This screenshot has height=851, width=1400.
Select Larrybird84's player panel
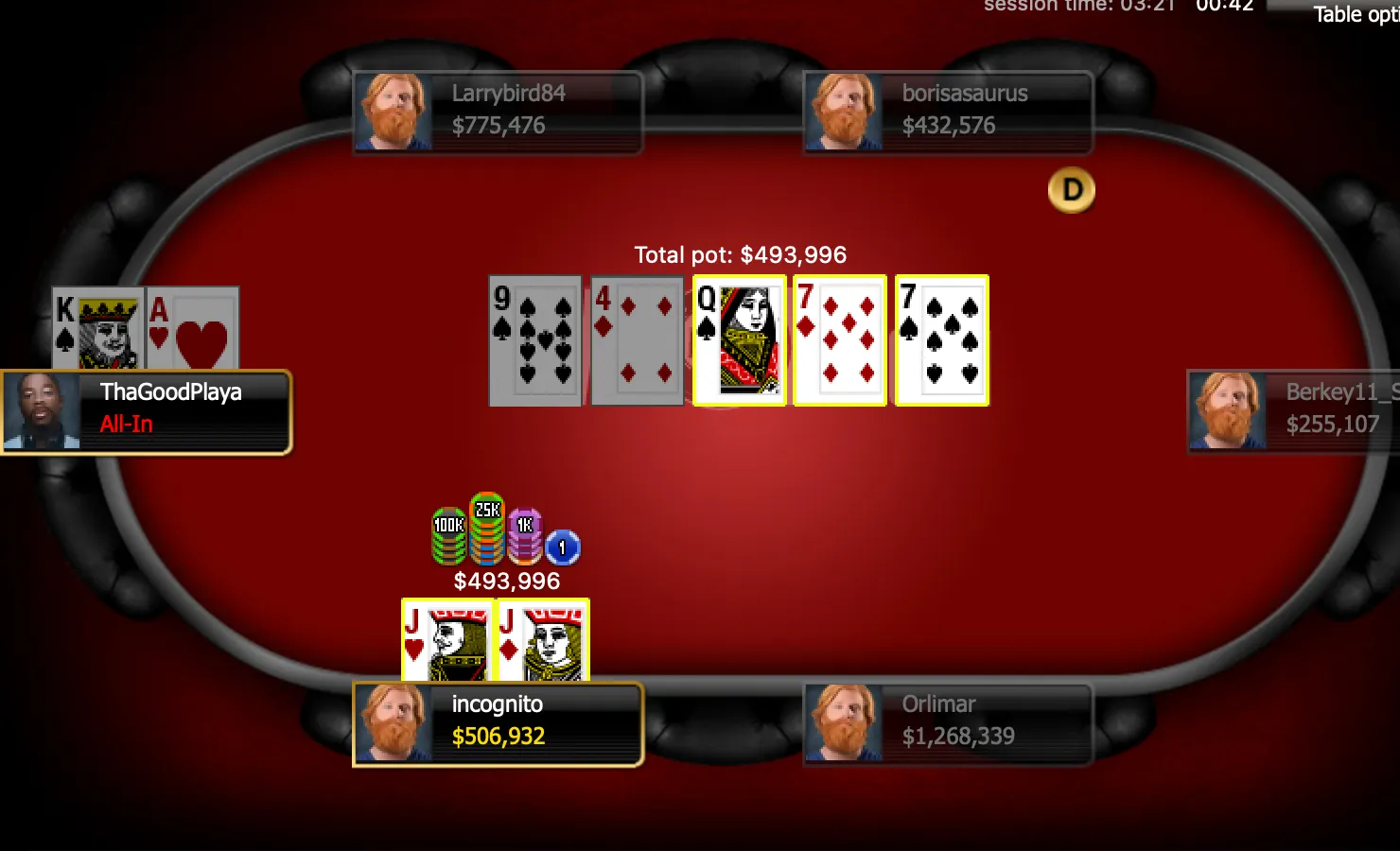[498, 112]
